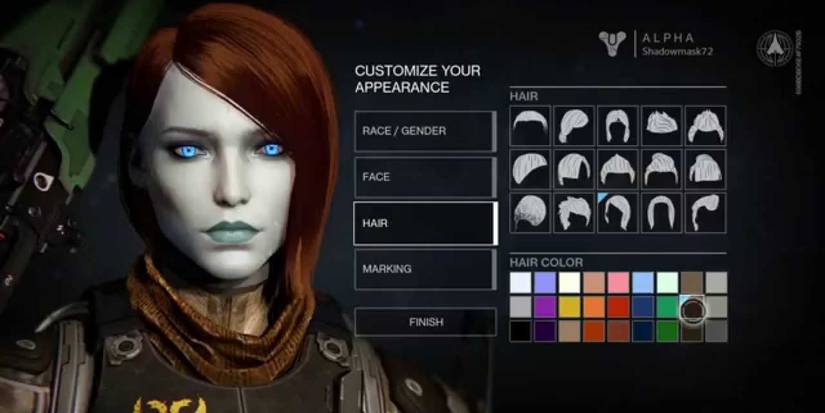Choose the yellow hair color
The width and height of the screenshot is (825, 413).
[x=569, y=307]
